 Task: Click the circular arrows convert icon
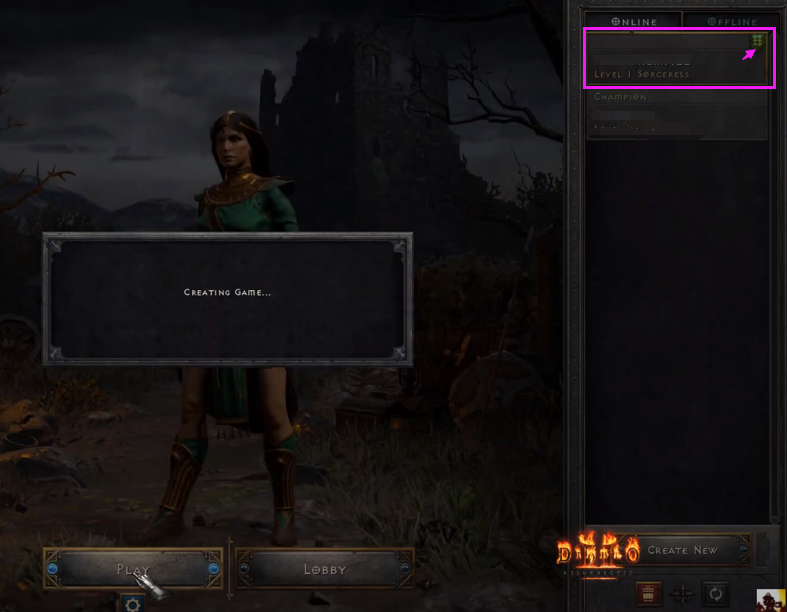point(716,593)
